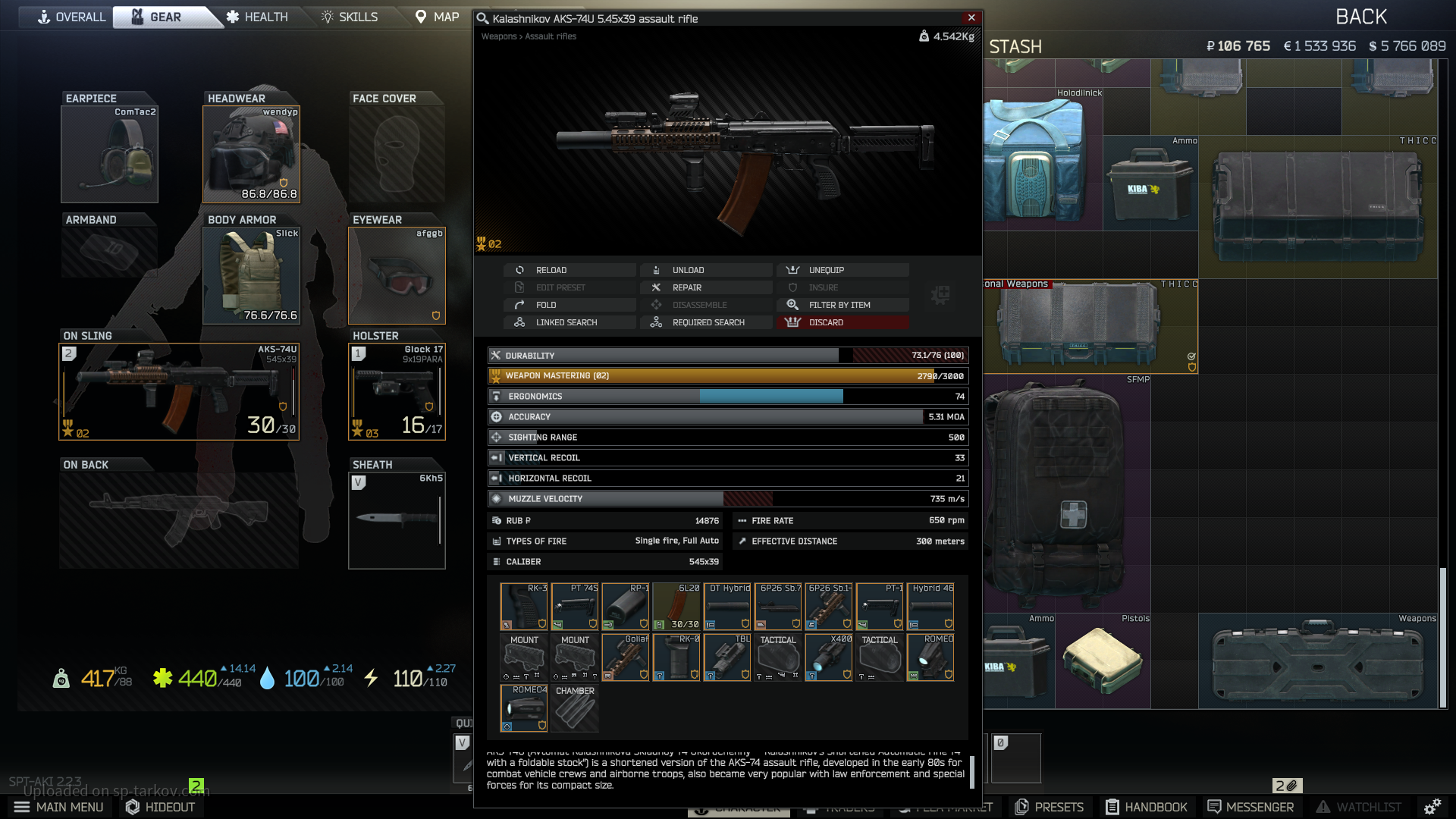The height and width of the screenshot is (819, 1456).
Task: Select the ComTac2 earpiece slot
Action: pos(109,155)
